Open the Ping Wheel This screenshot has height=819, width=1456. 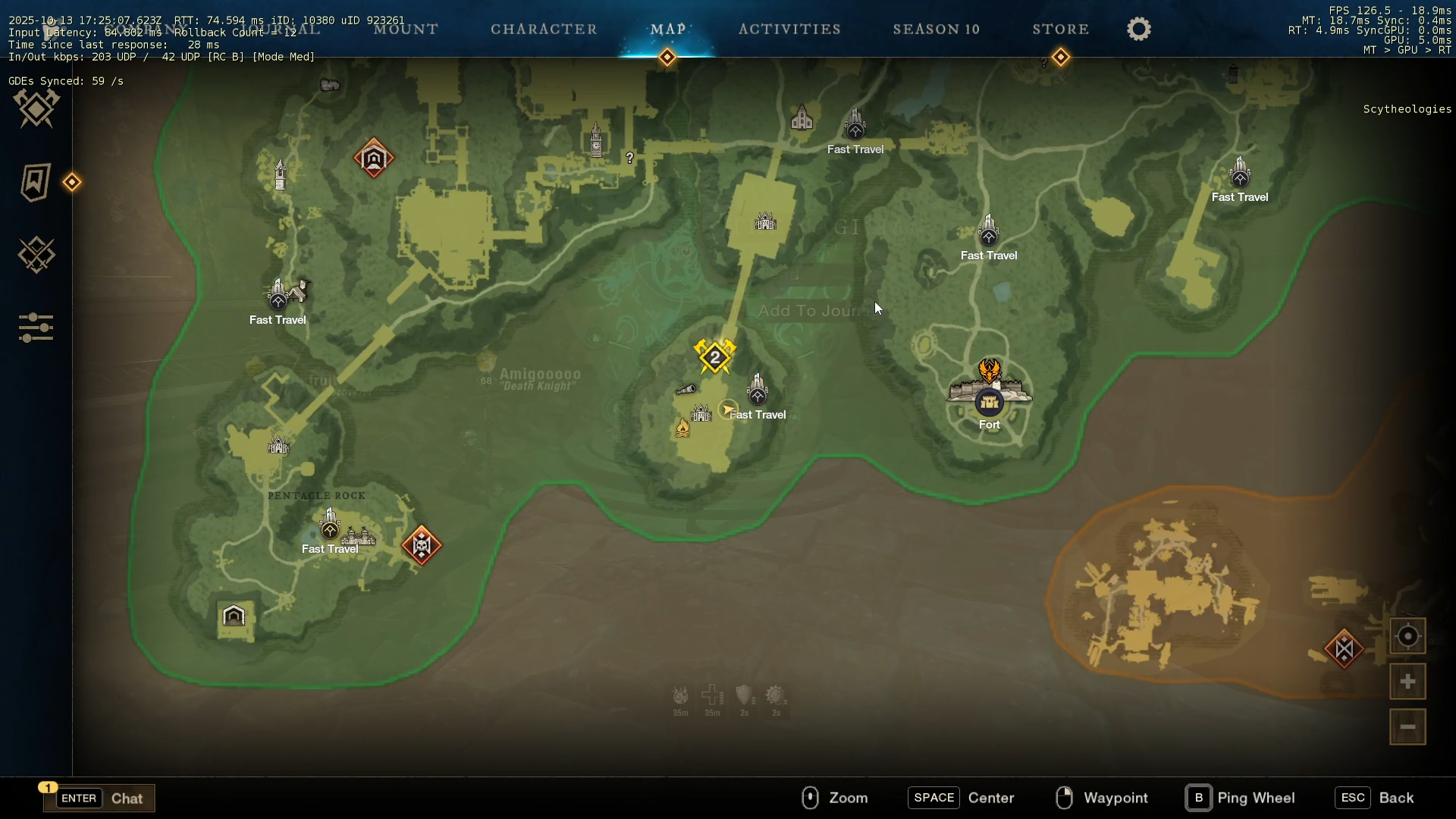[x=1241, y=798]
